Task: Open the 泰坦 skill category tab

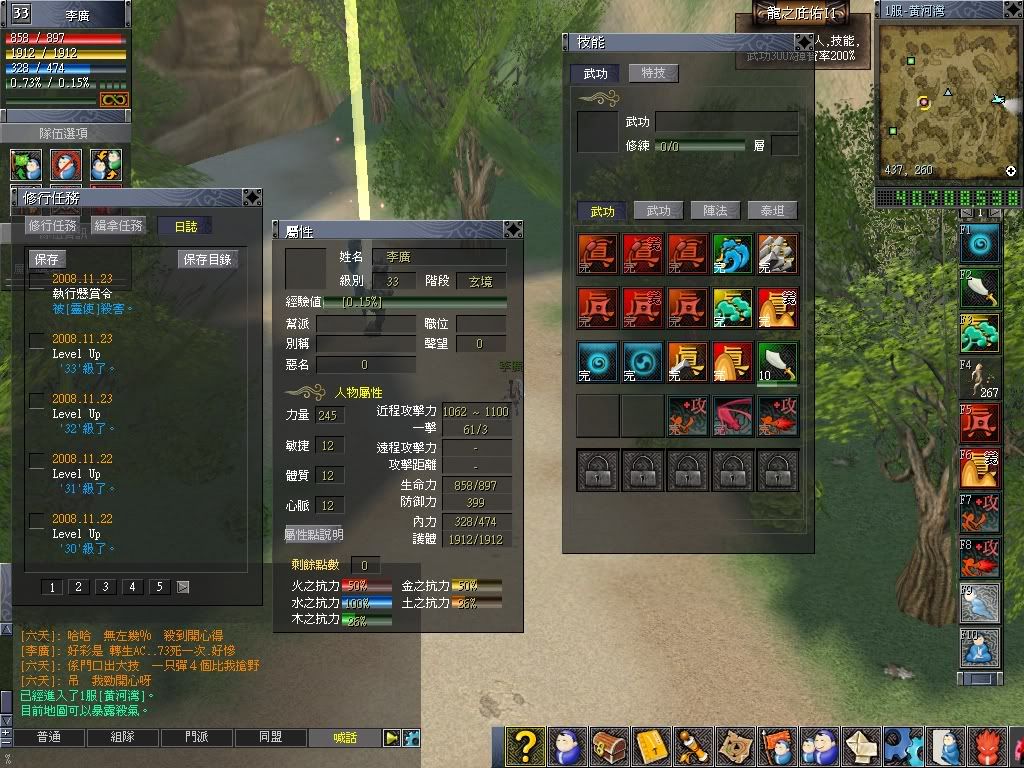Action: coord(772,211)
